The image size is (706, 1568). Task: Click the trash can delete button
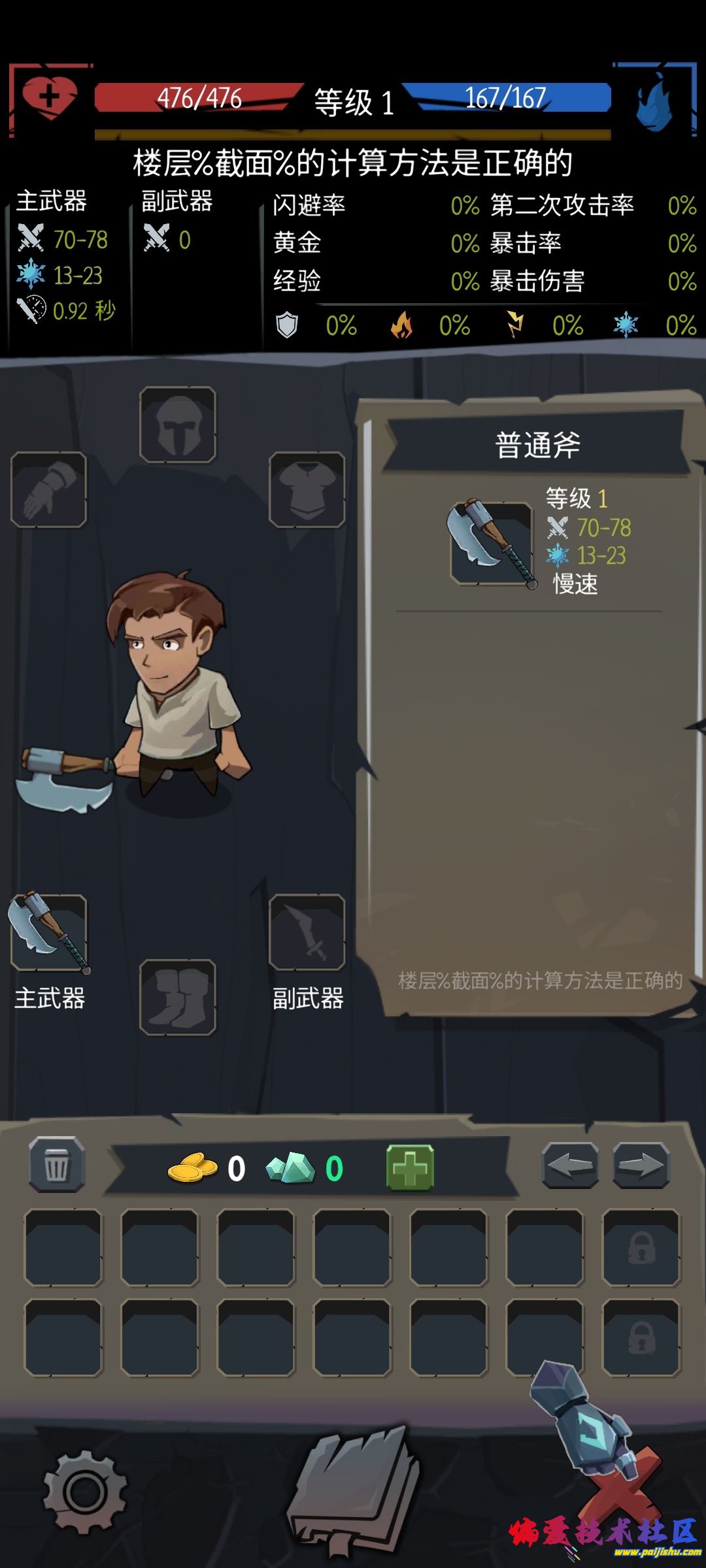point(57,1165)
